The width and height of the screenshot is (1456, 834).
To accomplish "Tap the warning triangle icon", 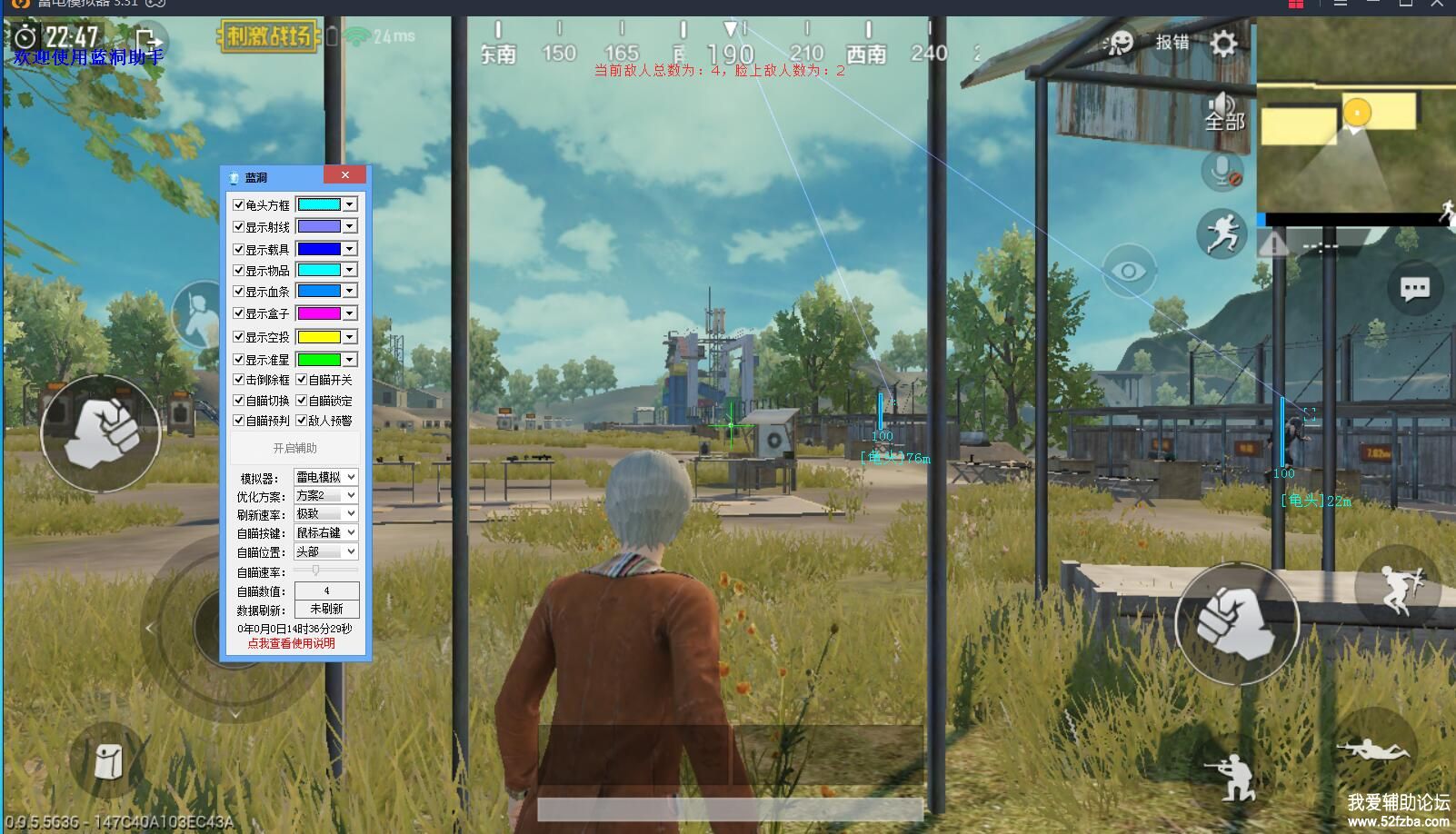I will point(1273,243).
